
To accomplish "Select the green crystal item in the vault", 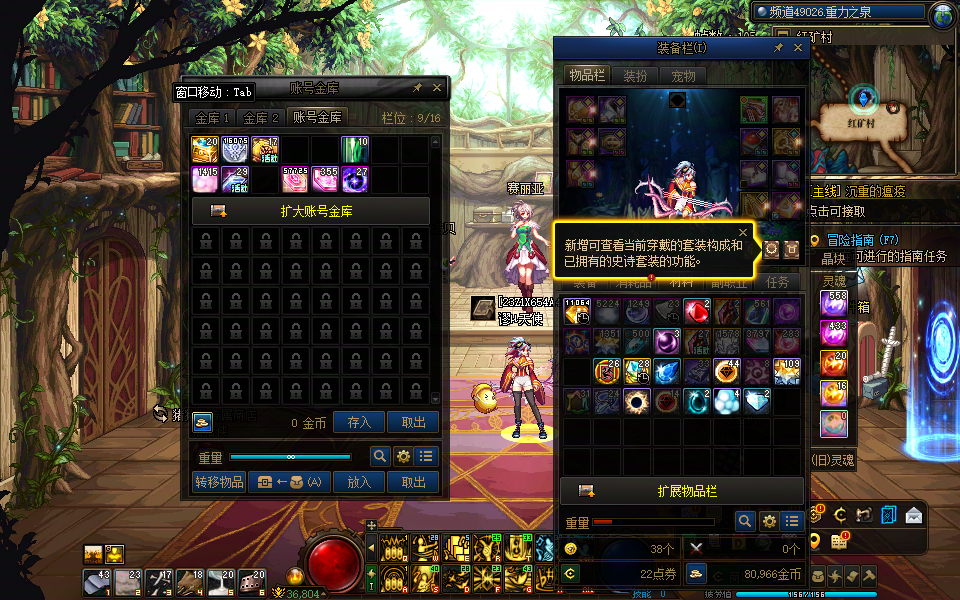I will [x=355, y=149].
